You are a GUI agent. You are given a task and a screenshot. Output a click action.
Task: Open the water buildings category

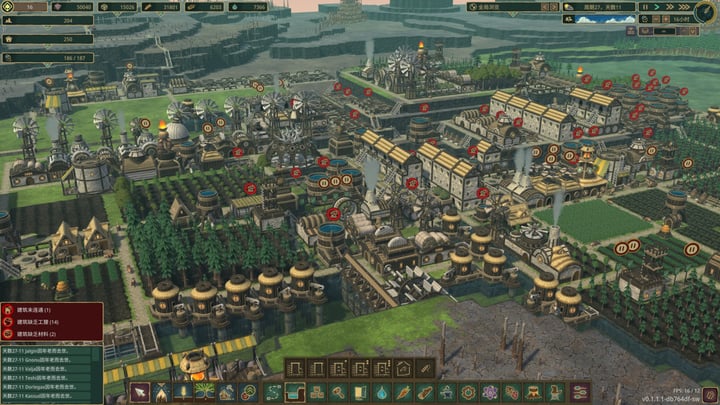381,392
